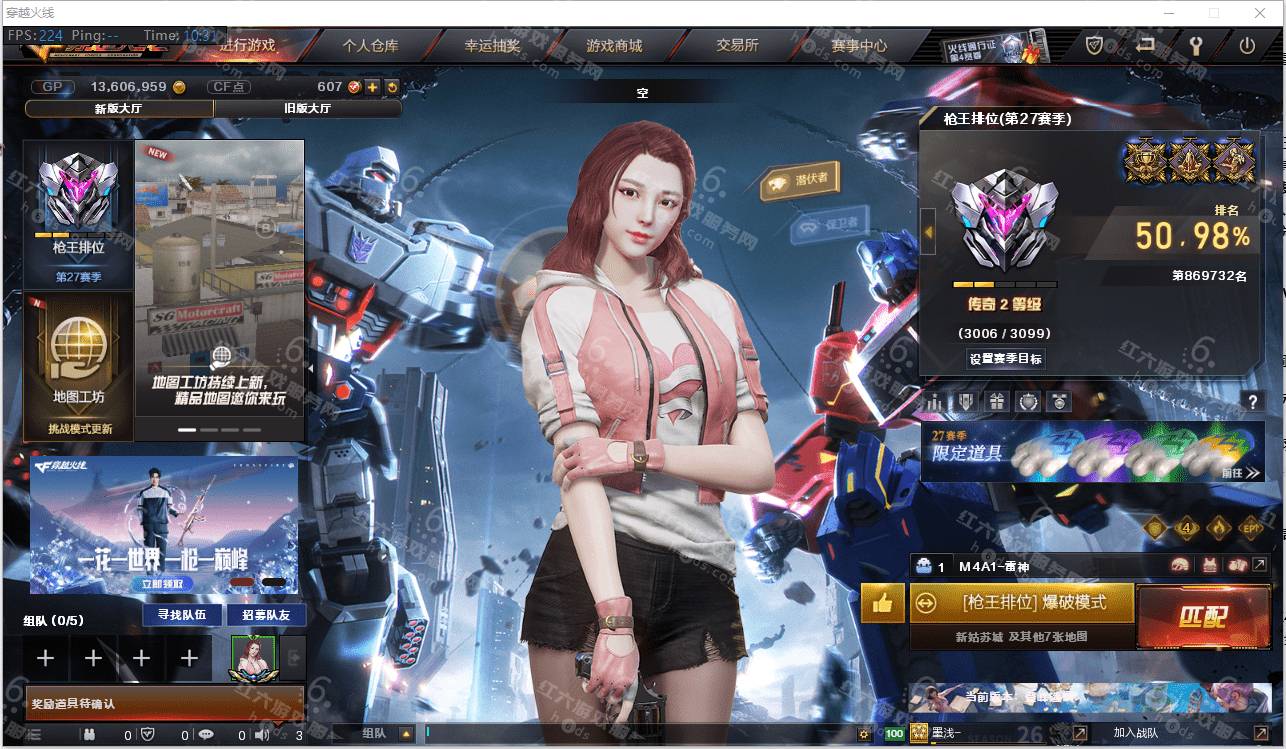Click the gift icon in the rank panel row
The image size is (1286, 749).
tap(997, 400)
